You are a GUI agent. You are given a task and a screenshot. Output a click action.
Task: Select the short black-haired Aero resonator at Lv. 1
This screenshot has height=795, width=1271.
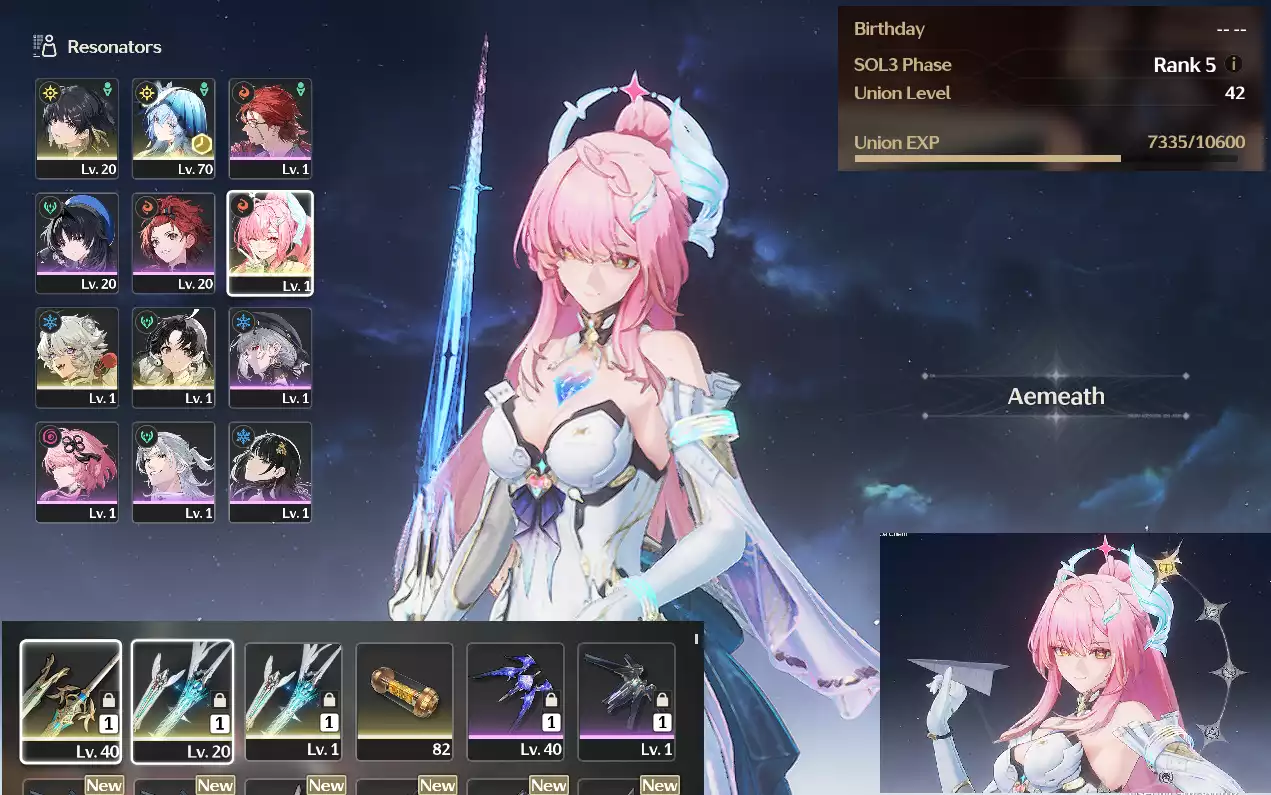click(x=173, y=357)
